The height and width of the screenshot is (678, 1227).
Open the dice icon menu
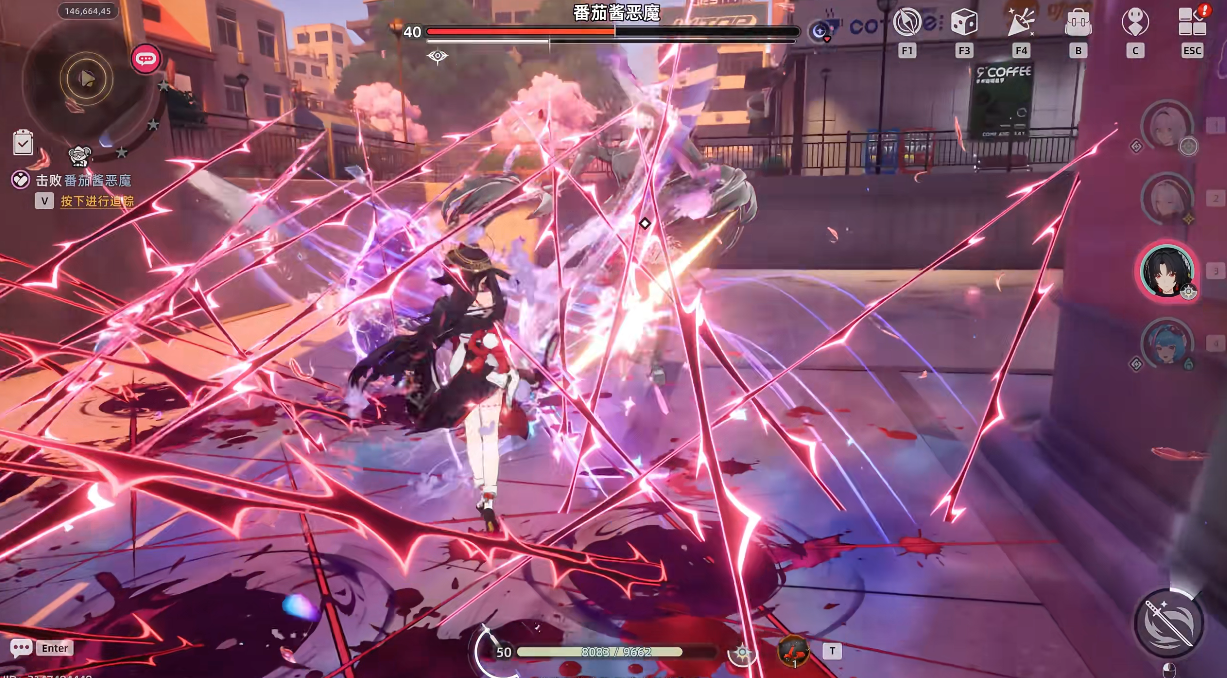click(x=964, y=22)
